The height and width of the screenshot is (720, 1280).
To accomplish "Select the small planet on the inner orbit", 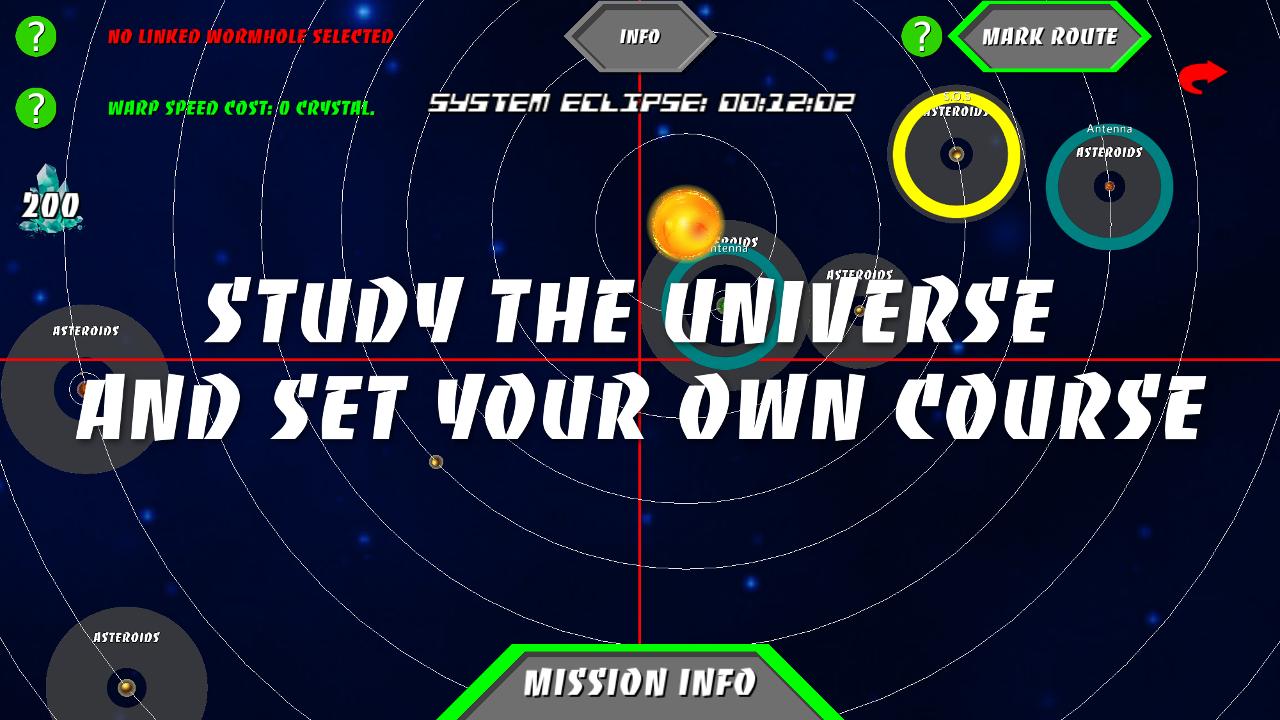I will pos(437,461).
